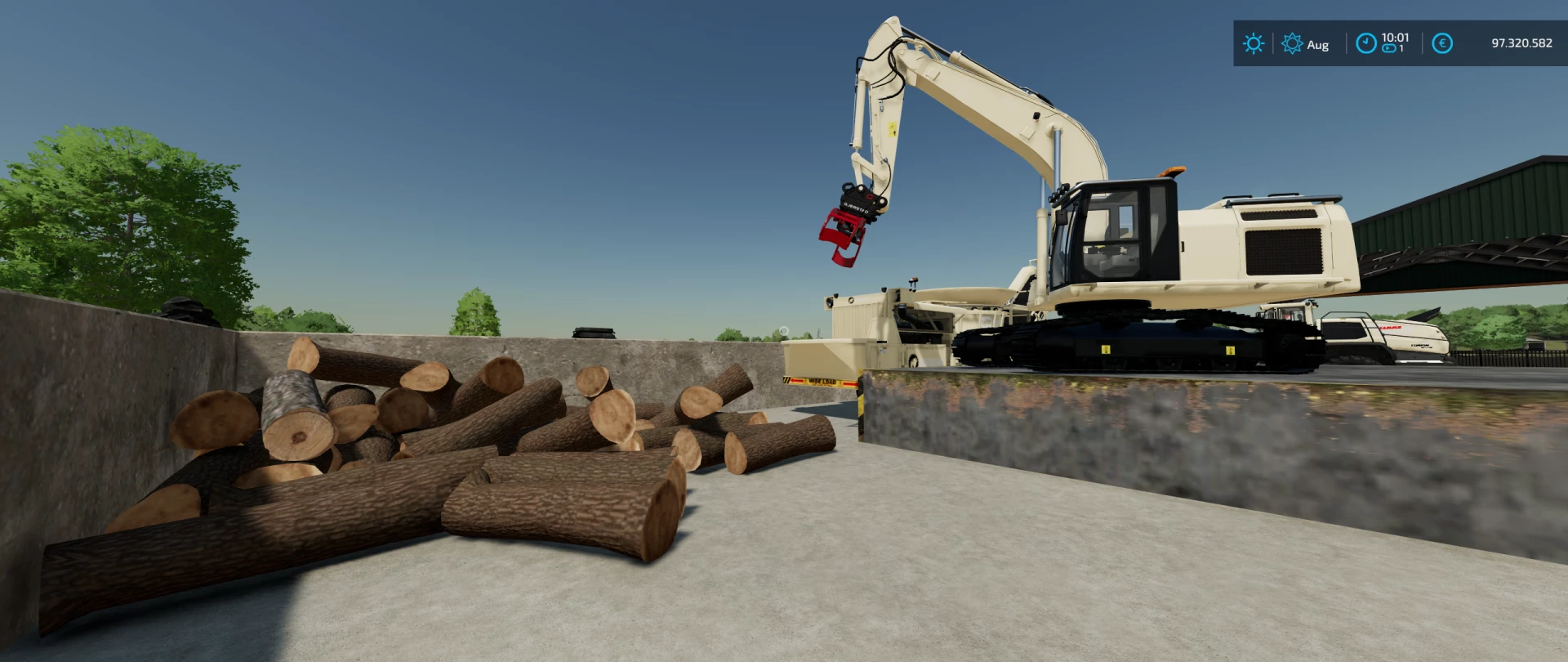Click the euro currency coin icon
This screenshot has height=662, width=1568.
click(x=1443, y=42)
